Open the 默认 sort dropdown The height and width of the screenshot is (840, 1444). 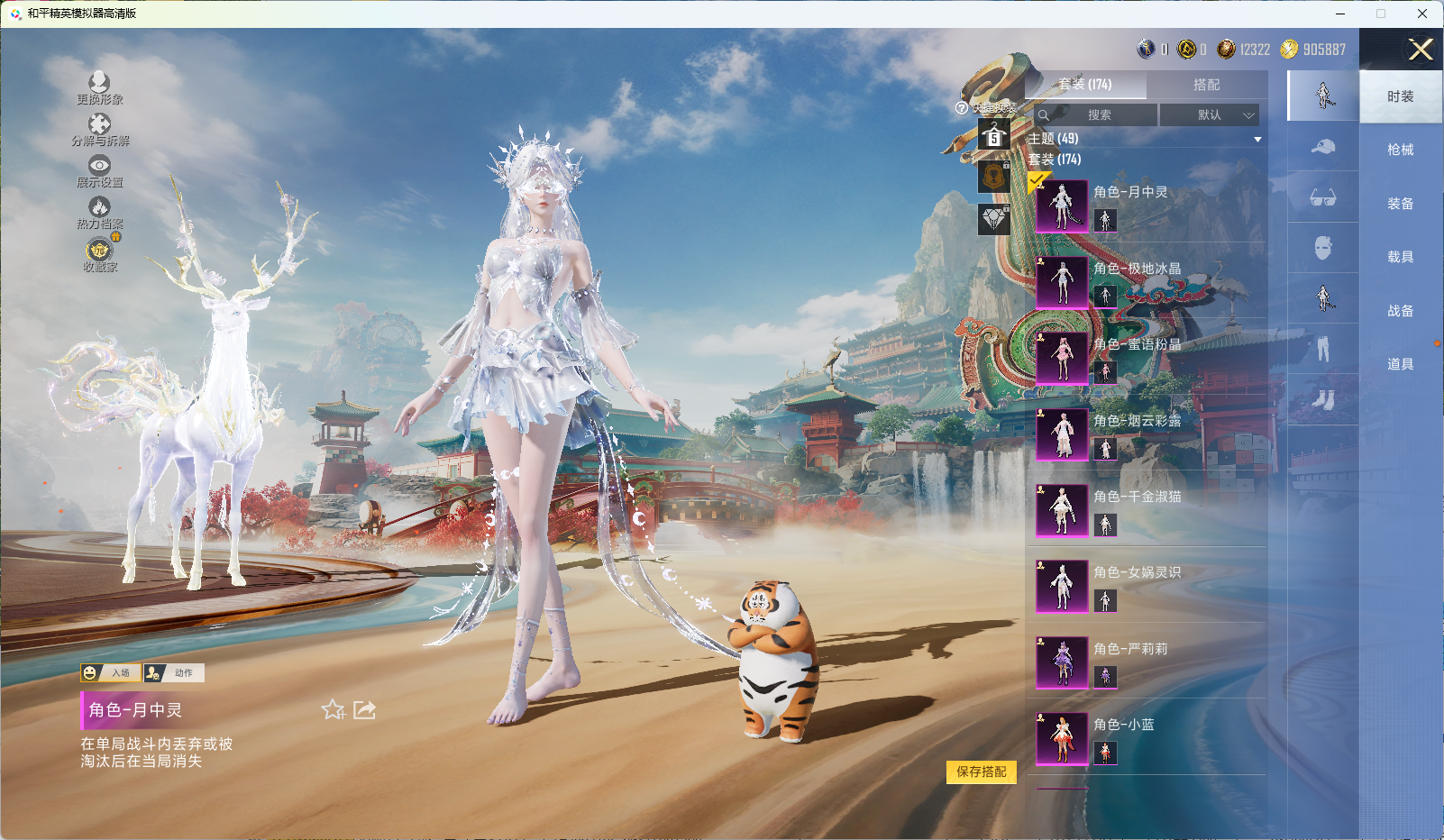coord(1209,115)
